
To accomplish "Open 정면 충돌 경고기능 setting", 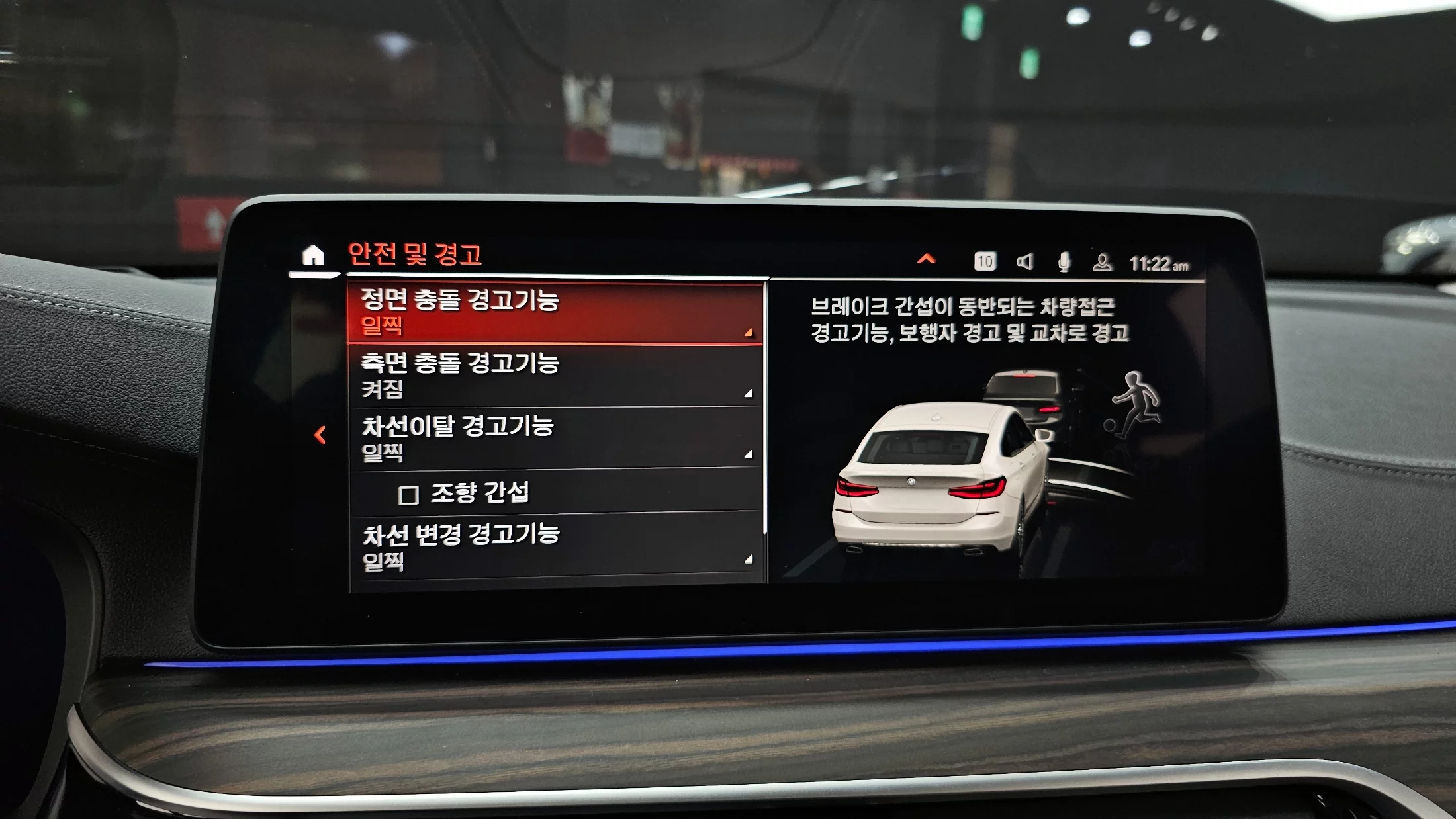I will click(x=555, y=312).
